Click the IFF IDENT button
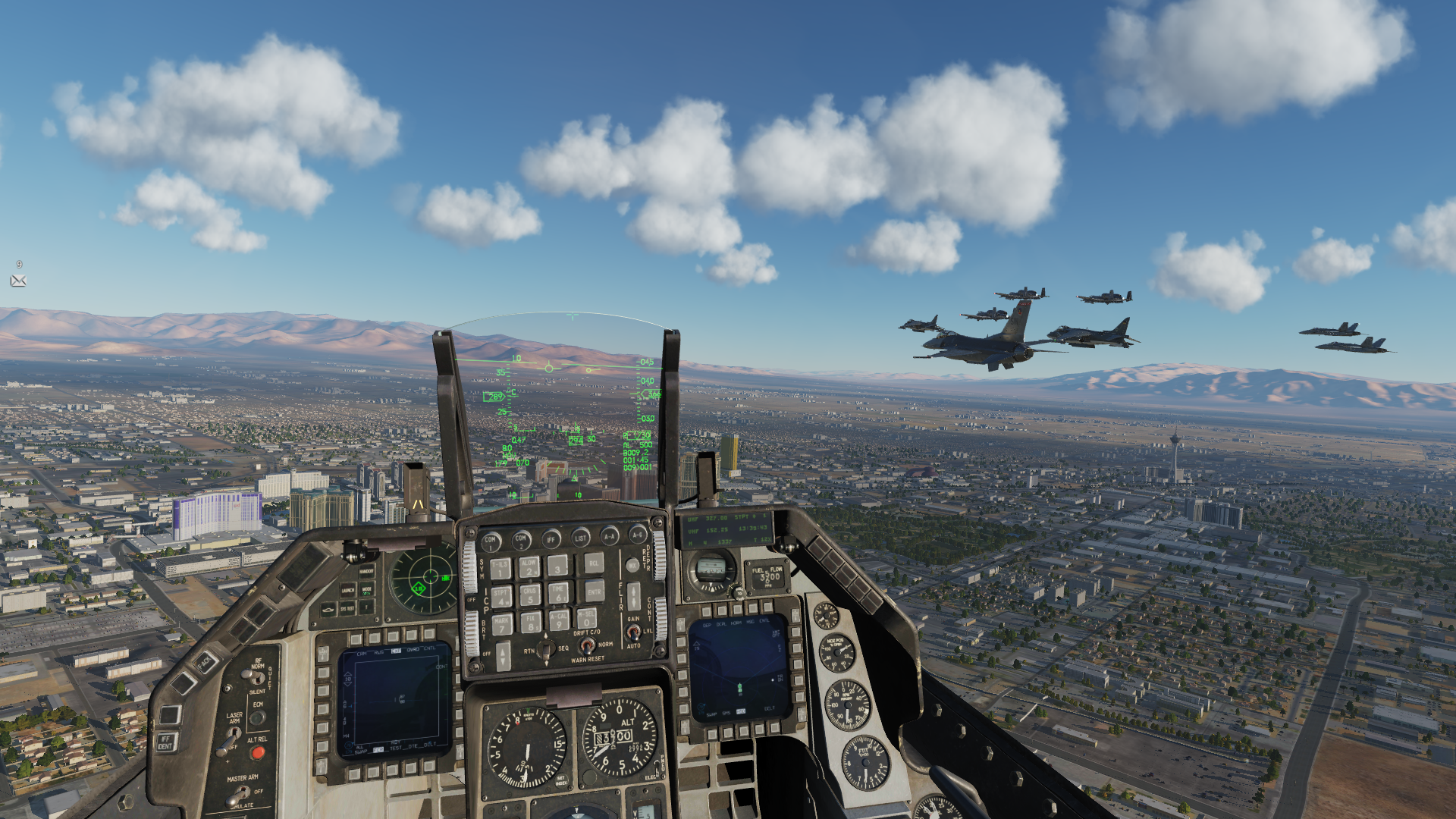 tap(166, 742)
